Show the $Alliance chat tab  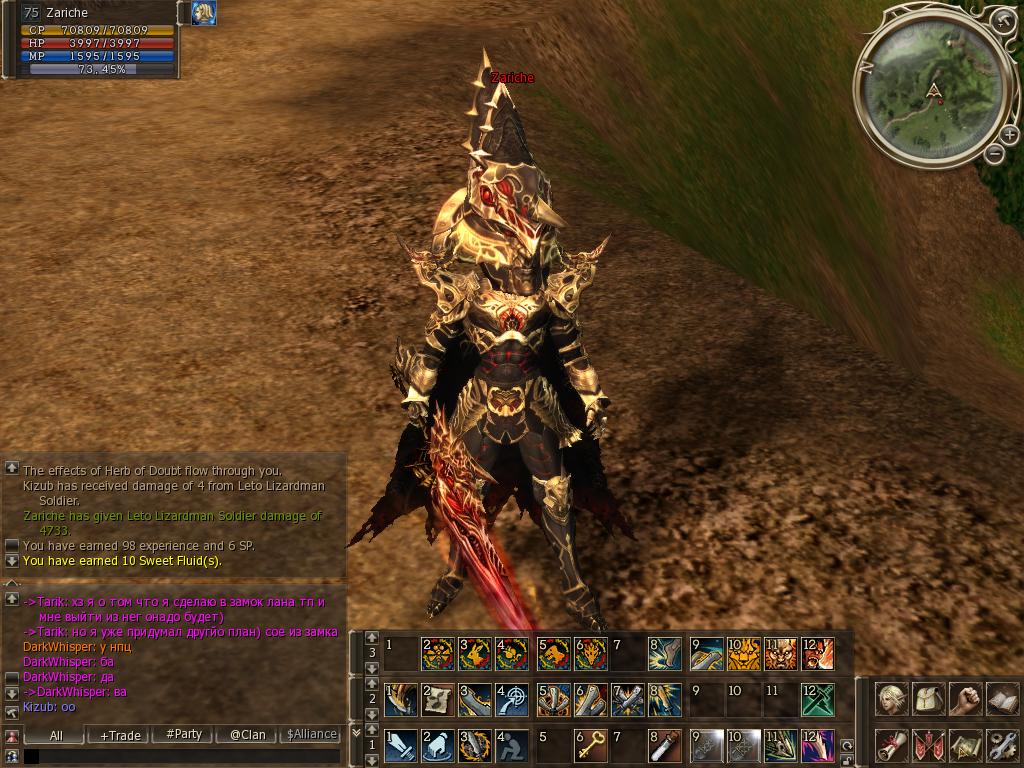(311, 734)
